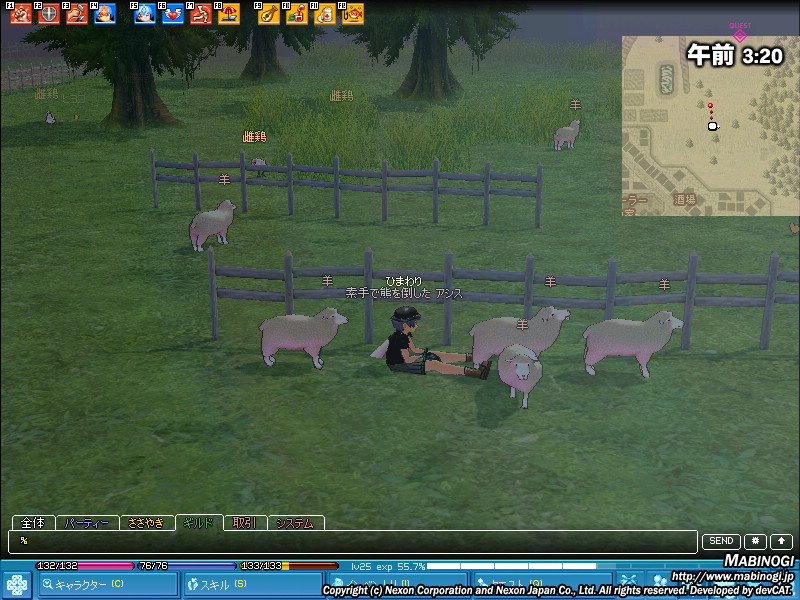Click the SEND chat button
Image resolution: width=800 pixels, height=600 pixels.
722,541
